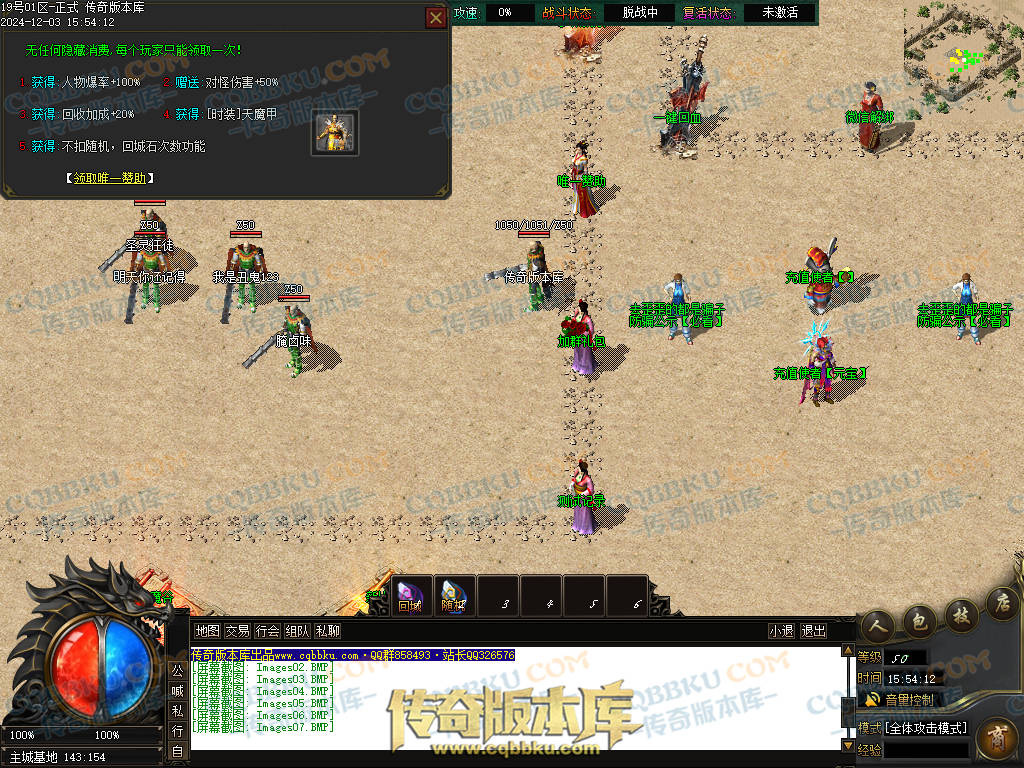Open the 组队 party button
The image size is (1024, 768).
point(297,631)
